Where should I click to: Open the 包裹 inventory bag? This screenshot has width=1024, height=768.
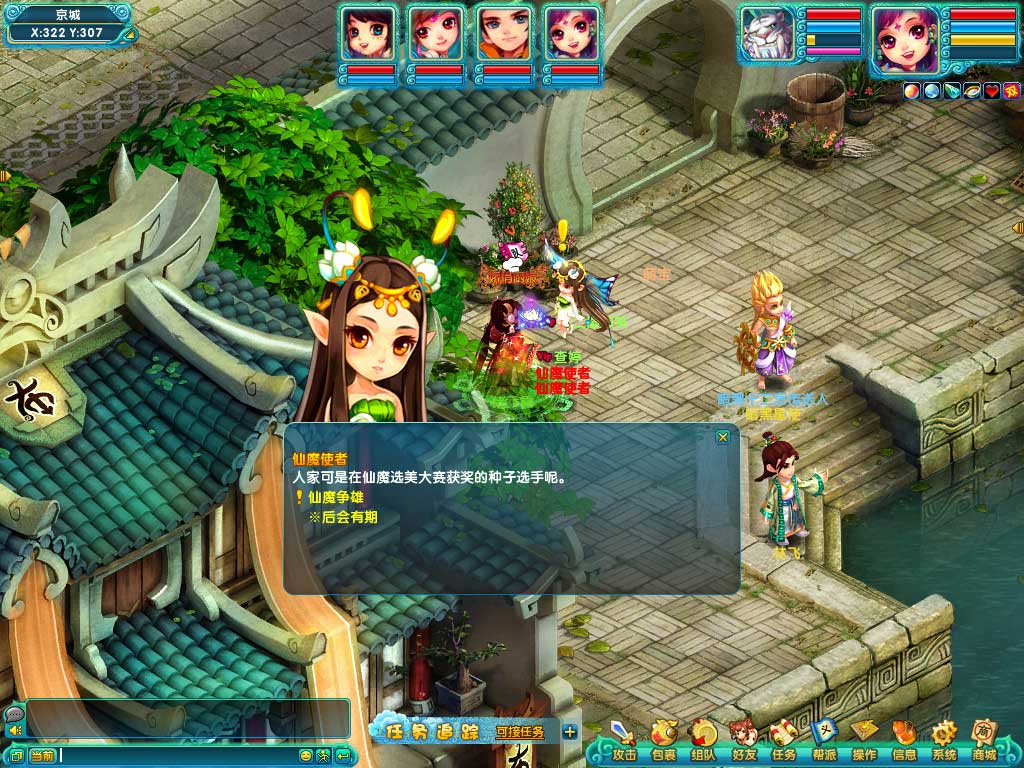[x=664, y=741]
